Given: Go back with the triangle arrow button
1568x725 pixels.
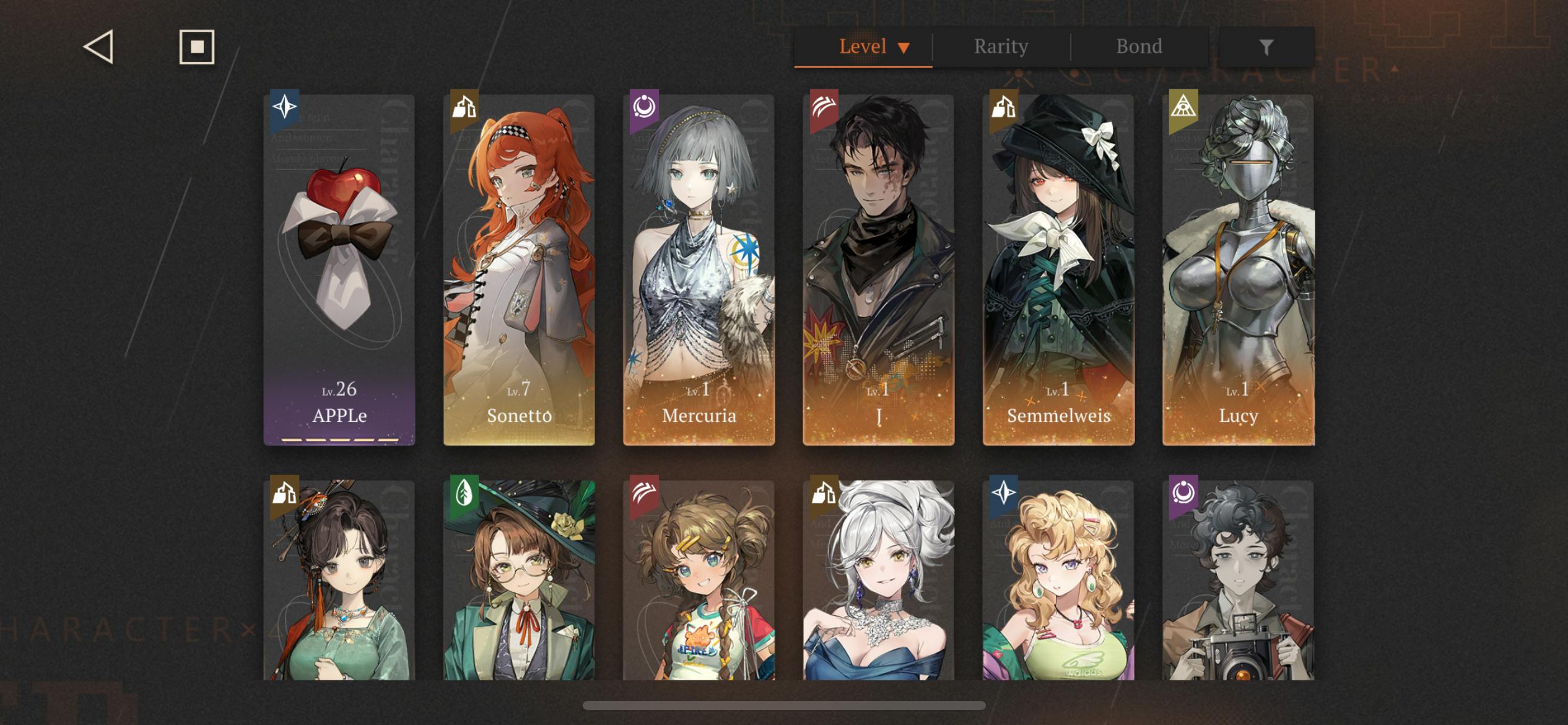Looking at the screenshot, I should click(99, 47).
